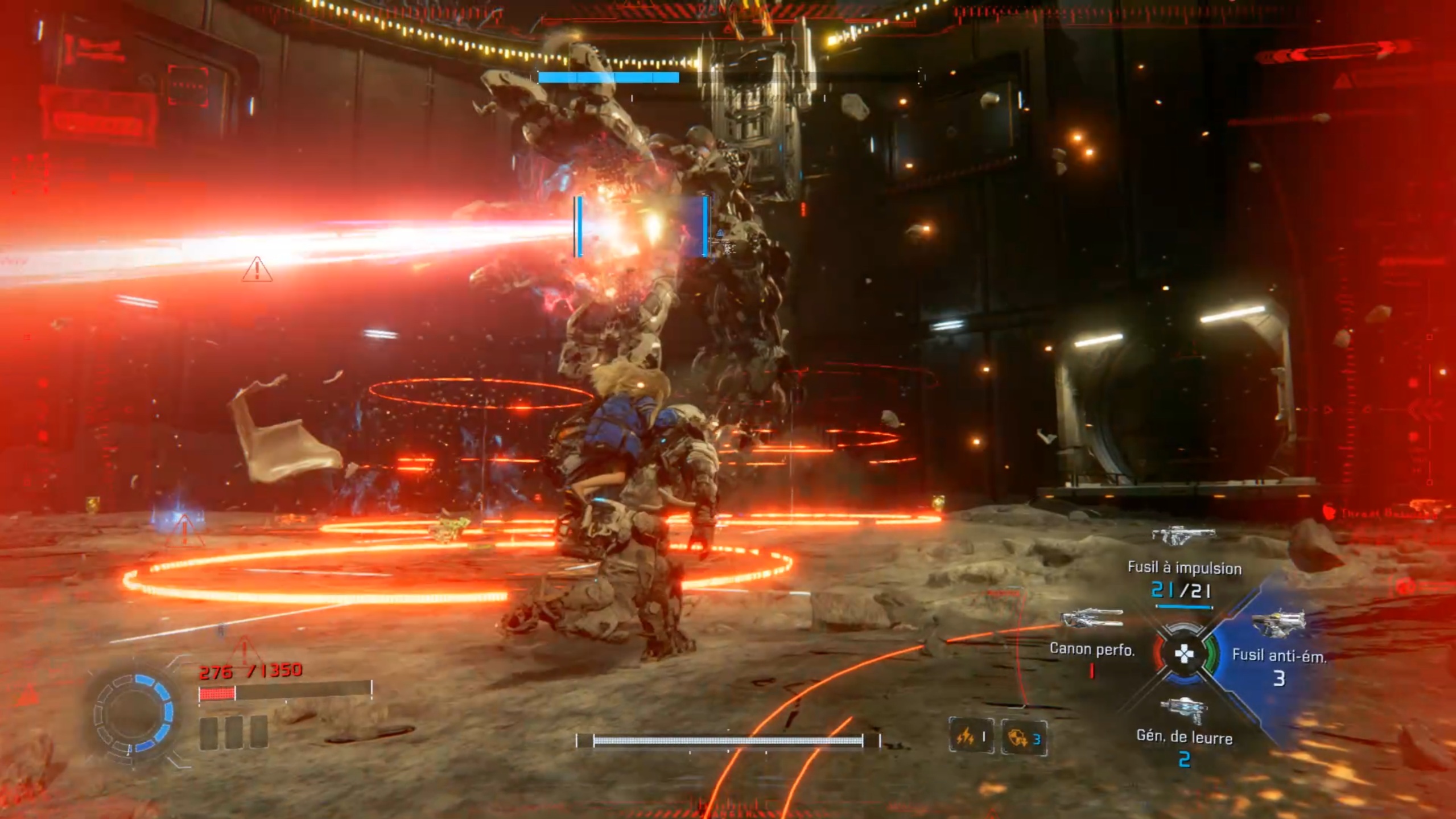
Task: Select the Fusil à impulsion weapon slot
Action: click(x=1183, y=567)
